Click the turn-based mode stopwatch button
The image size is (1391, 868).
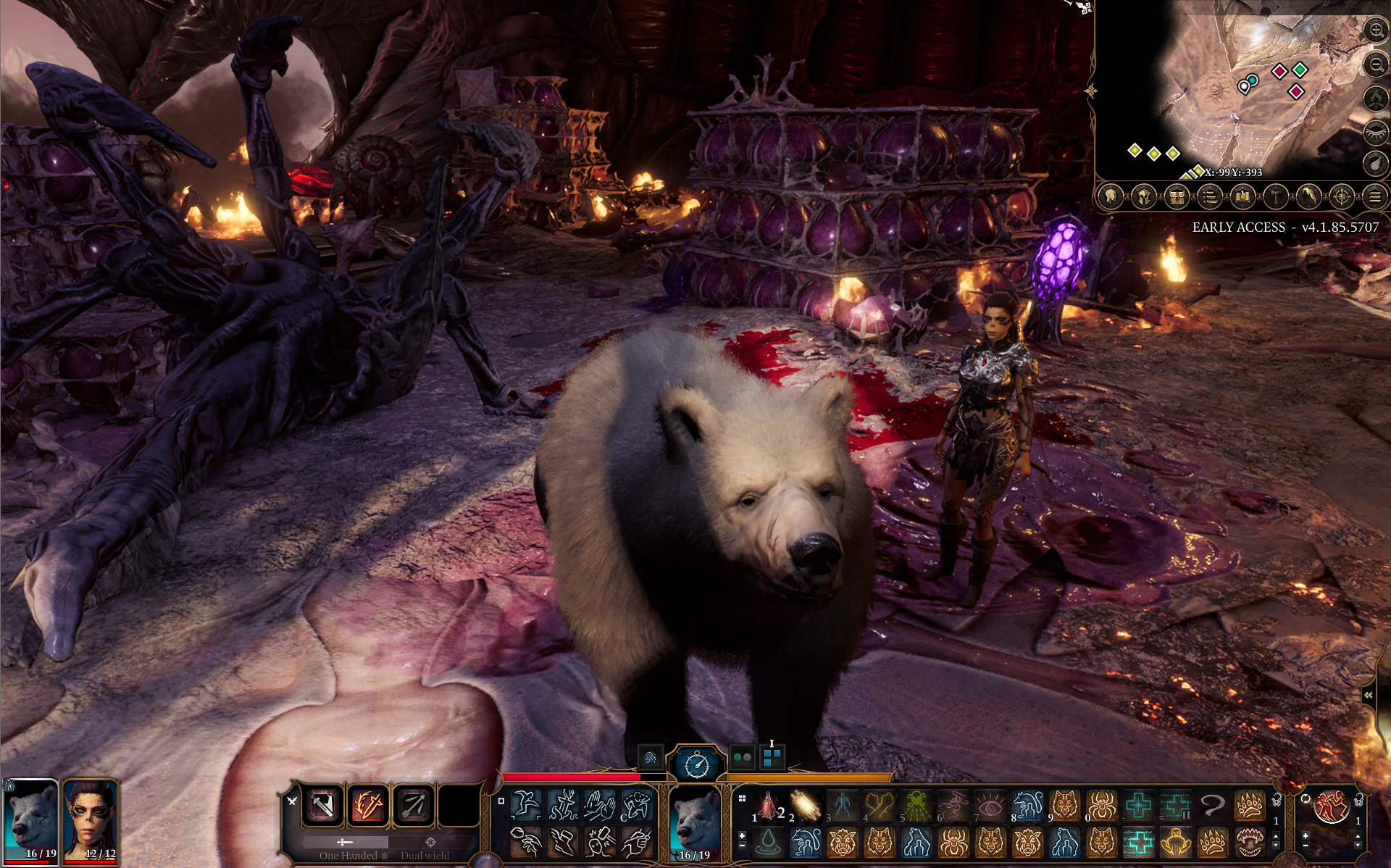696,764
